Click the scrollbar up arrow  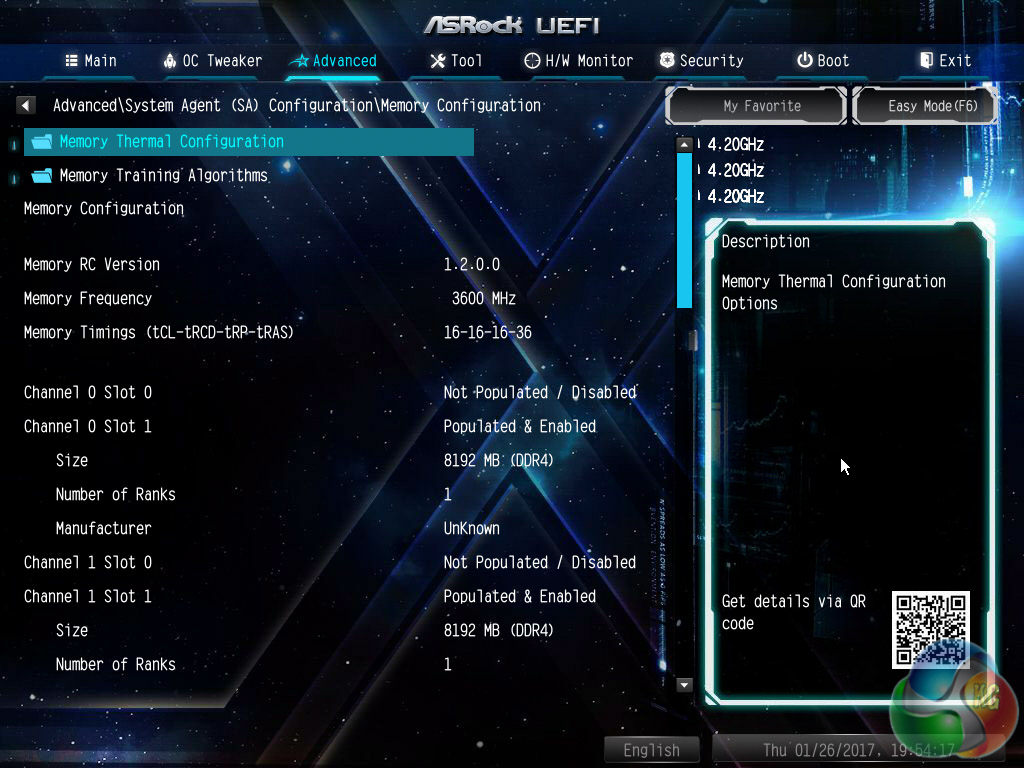684,144
